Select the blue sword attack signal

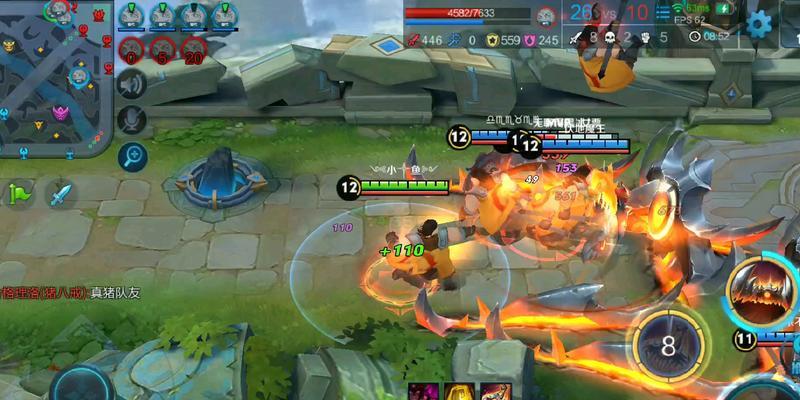61,193
